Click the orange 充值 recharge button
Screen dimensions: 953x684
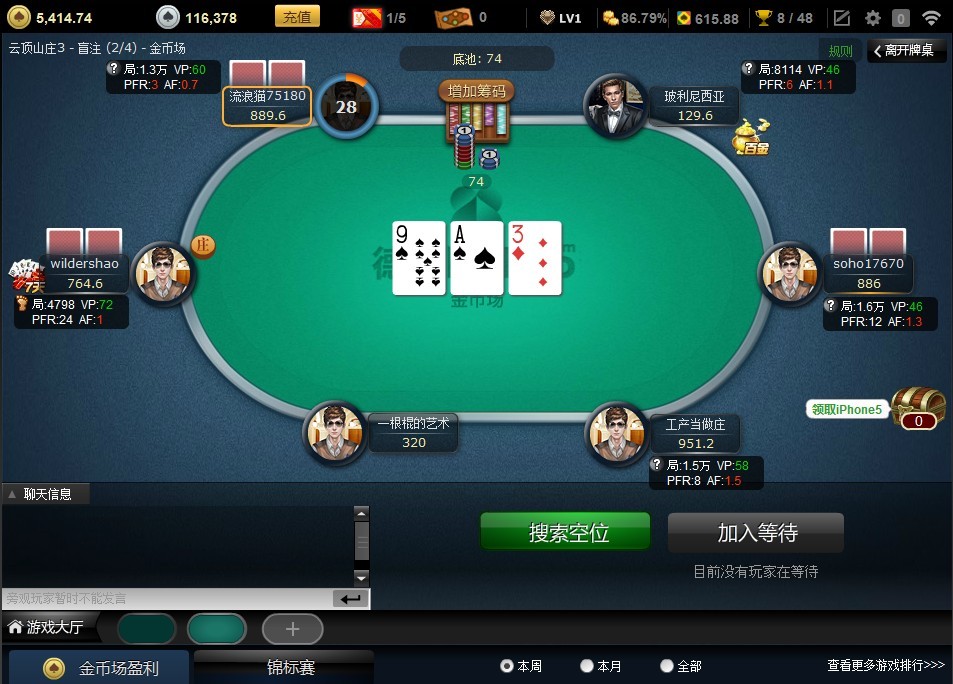pos(296,17)
